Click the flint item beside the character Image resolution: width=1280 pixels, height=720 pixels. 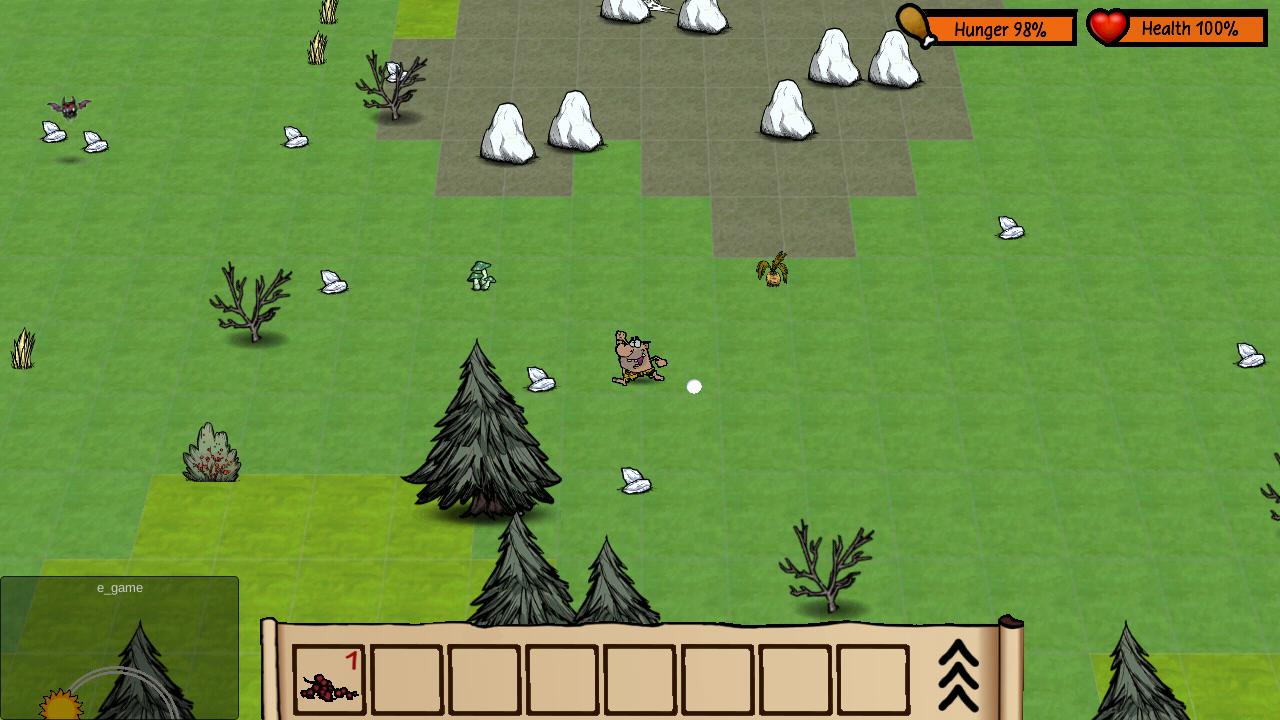coord(540,381)
